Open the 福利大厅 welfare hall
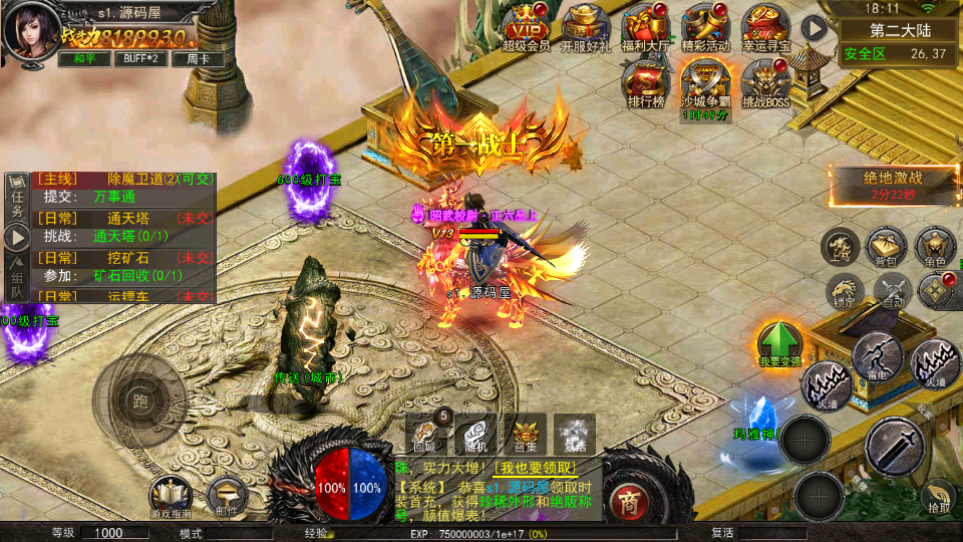Viewport: 963px width, 542px height. (646, 25)
